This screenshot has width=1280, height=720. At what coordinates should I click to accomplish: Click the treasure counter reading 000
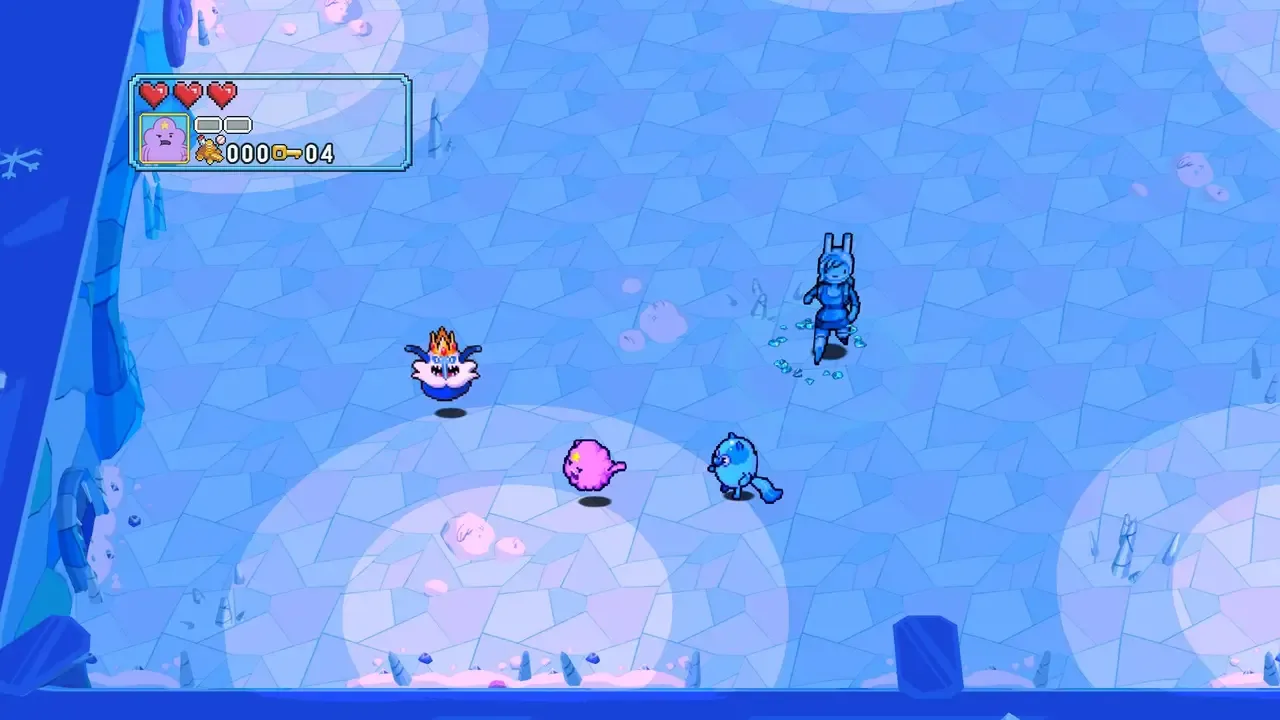[x=247, y=152]
